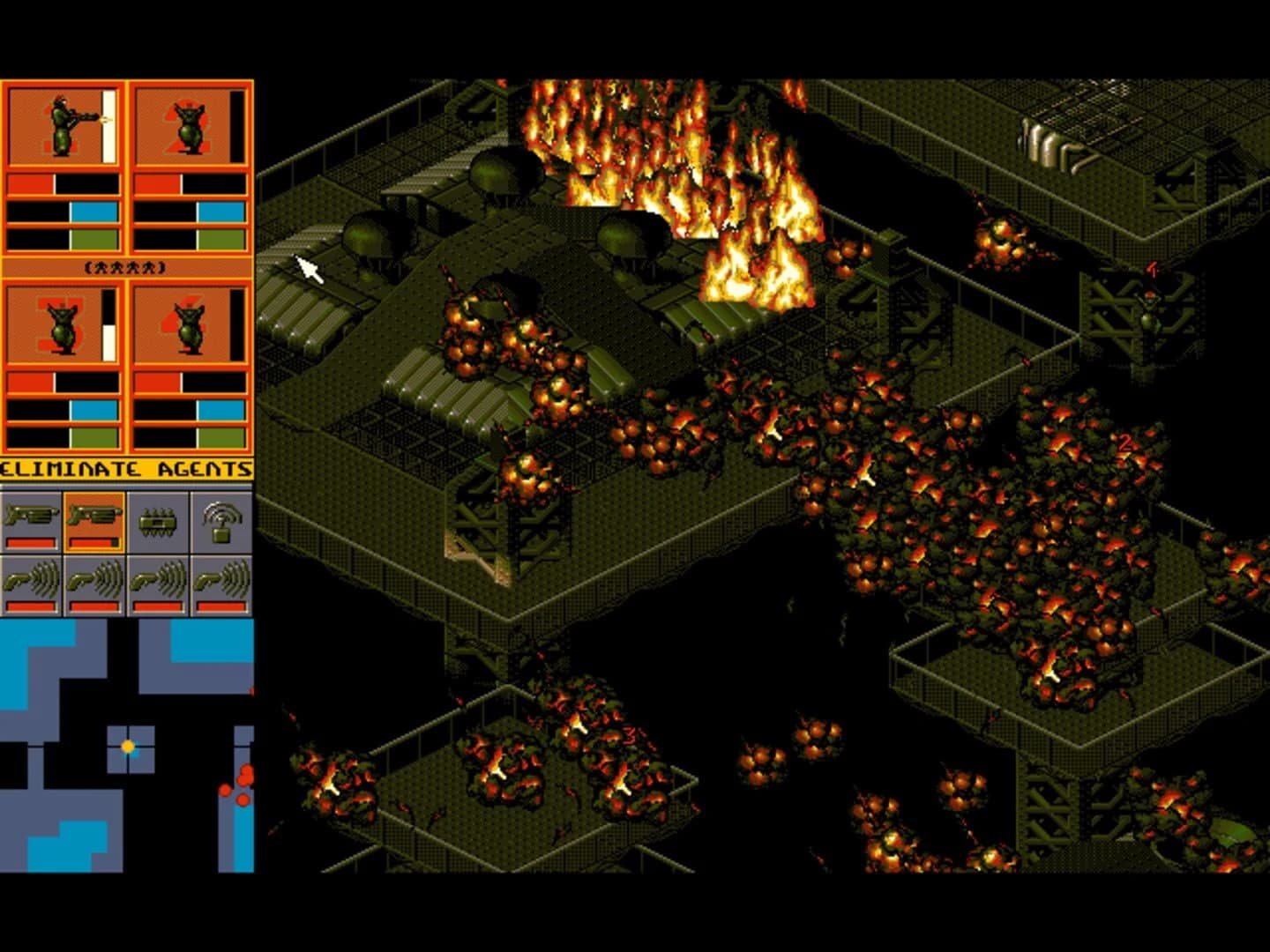The image size is (1270, 952).
Task: Select the first Persuadertron icon
Action: (31, 582)
